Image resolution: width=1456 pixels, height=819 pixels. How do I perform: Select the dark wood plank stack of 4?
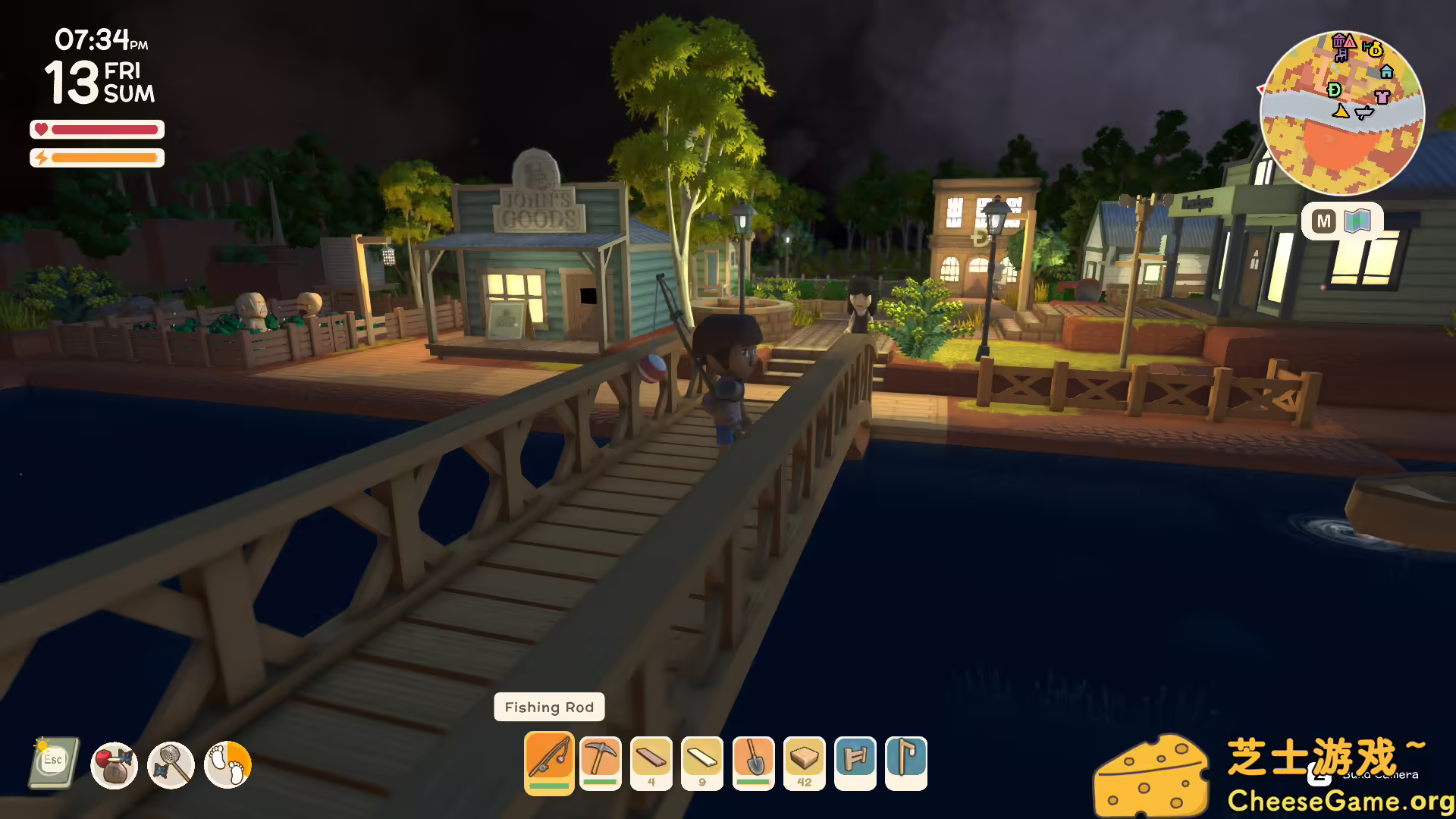tap(651, 761)
